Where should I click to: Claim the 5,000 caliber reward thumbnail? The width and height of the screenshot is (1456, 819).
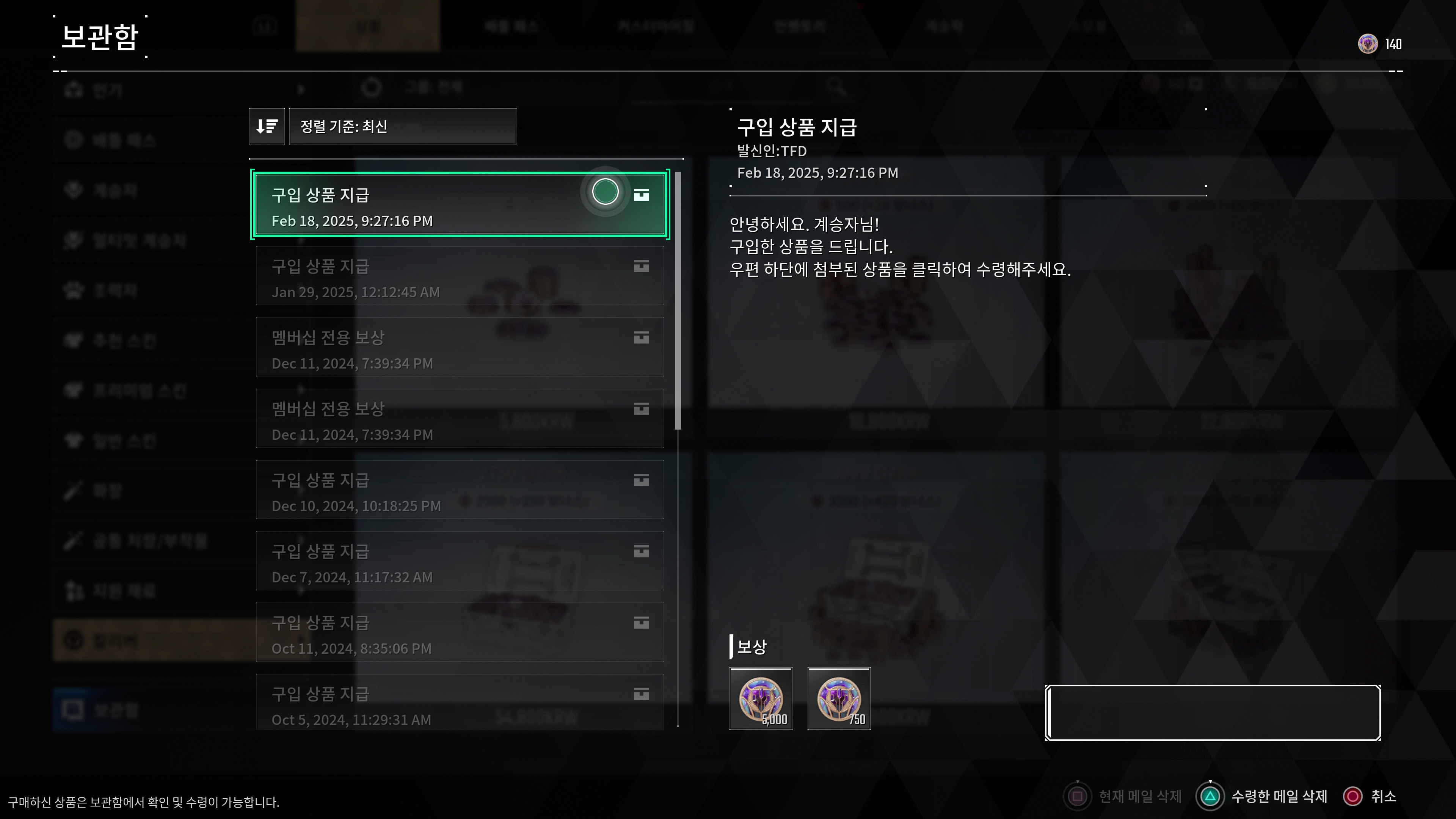(761, 699)
